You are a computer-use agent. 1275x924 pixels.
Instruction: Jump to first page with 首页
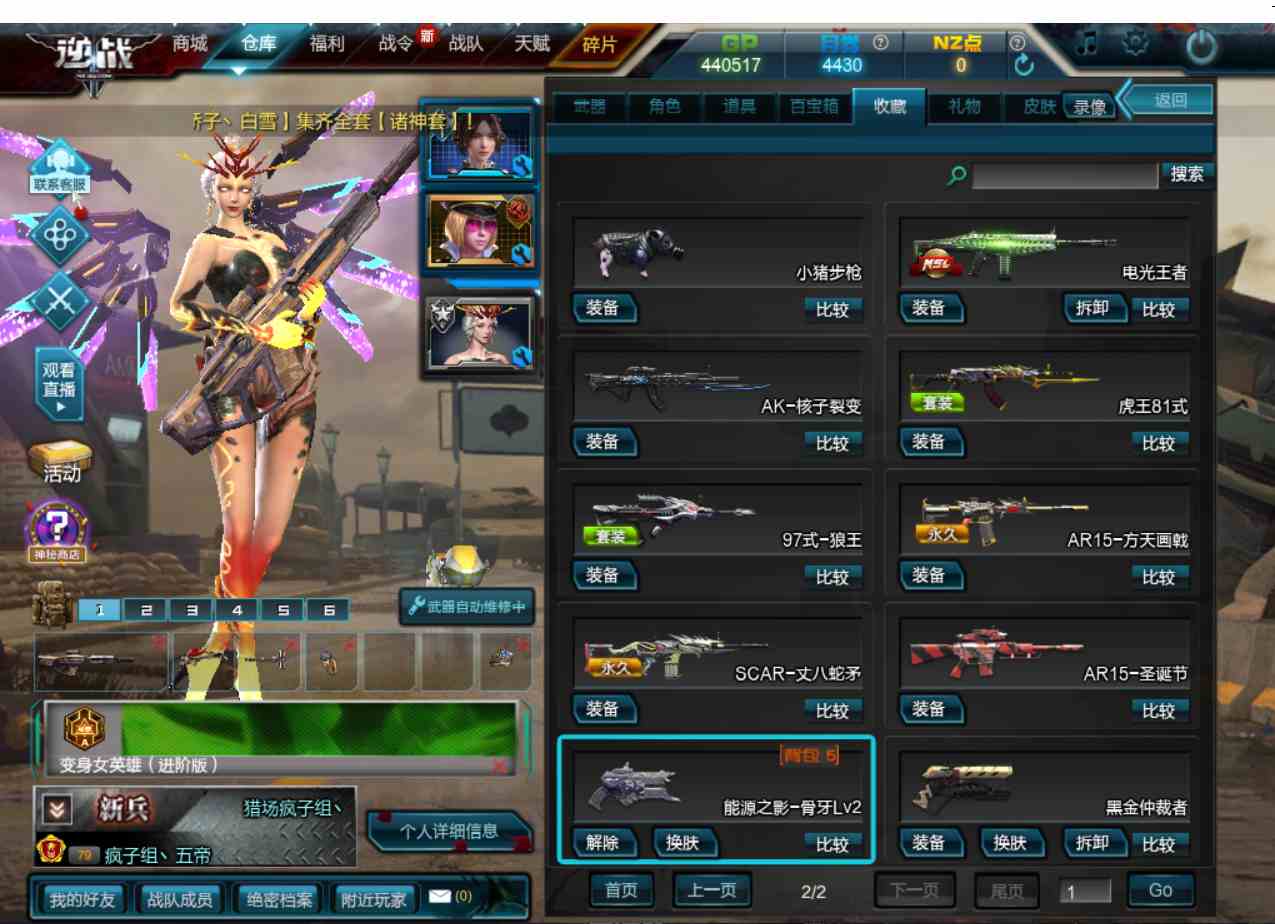621,890
